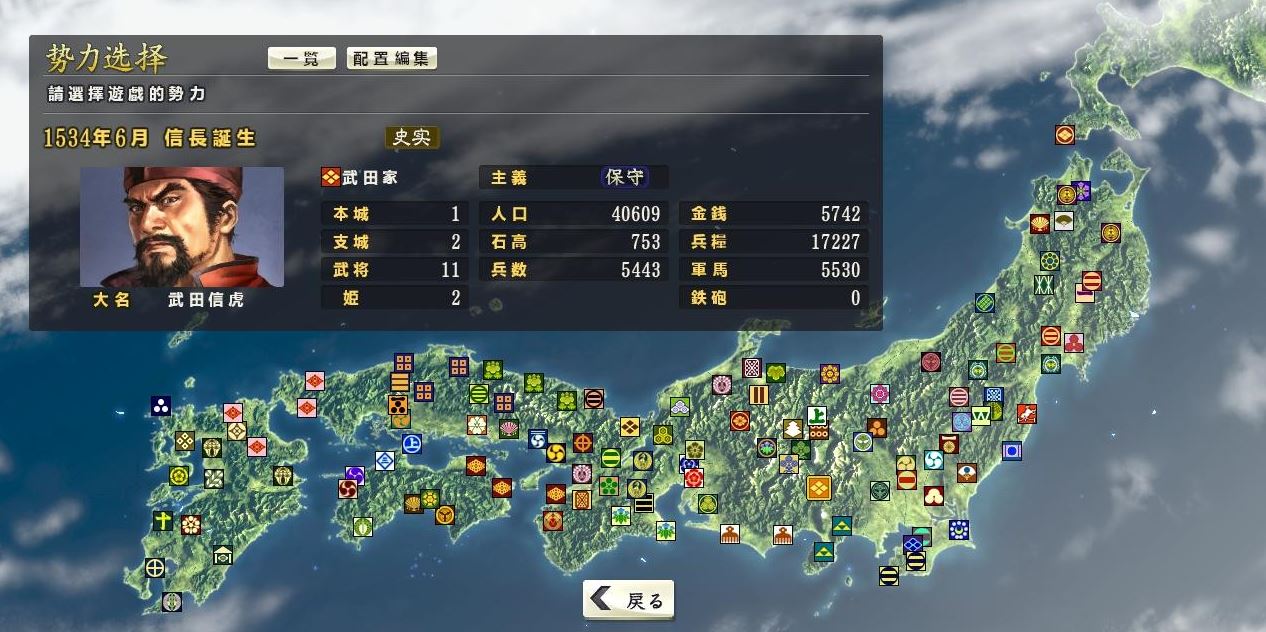This screenshot has width=1266, height=632.
Task: Choose the navy crest with three white dots
Action: [x=161, y=405]
